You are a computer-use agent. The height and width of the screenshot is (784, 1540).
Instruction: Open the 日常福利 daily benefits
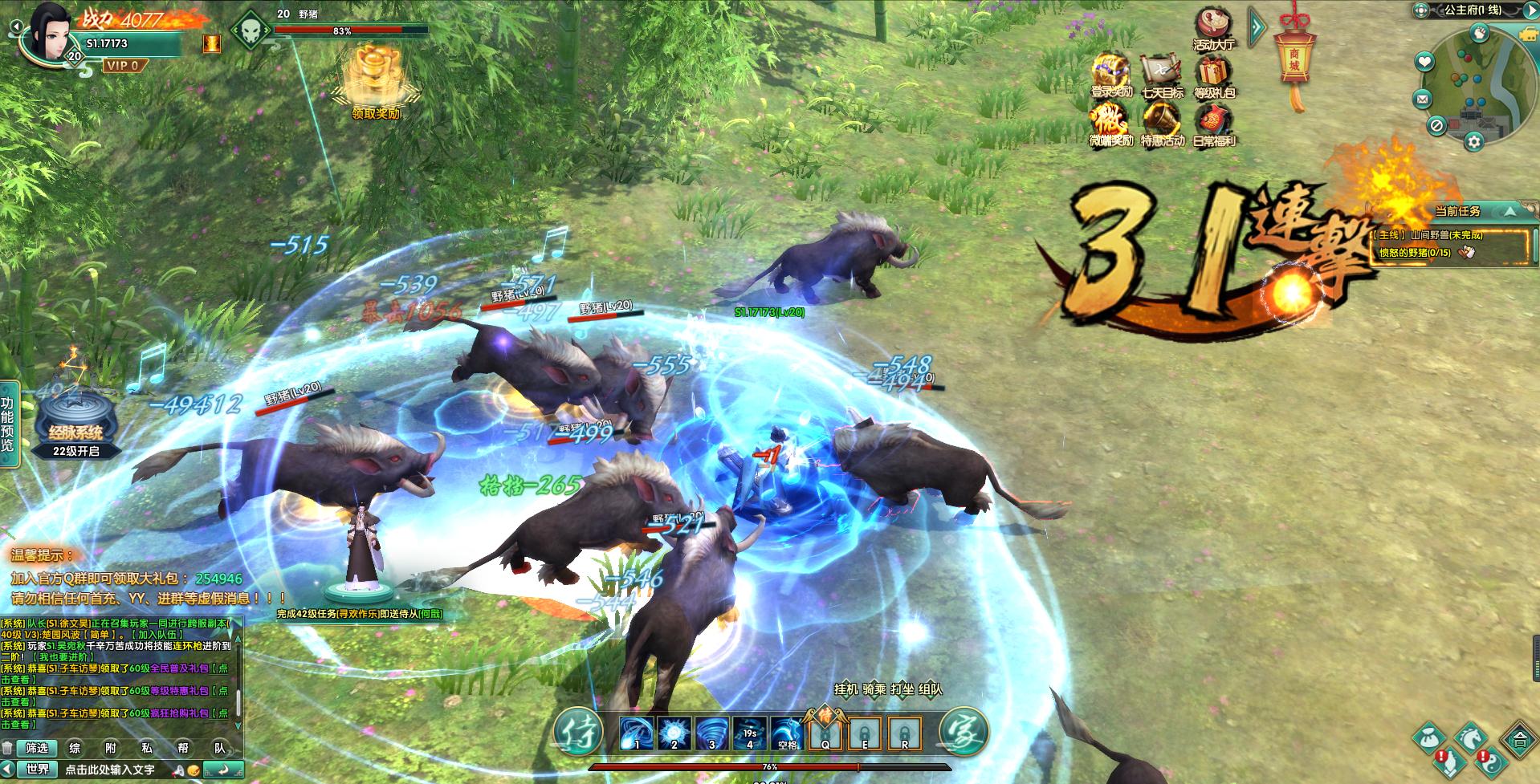(1213, 125)
